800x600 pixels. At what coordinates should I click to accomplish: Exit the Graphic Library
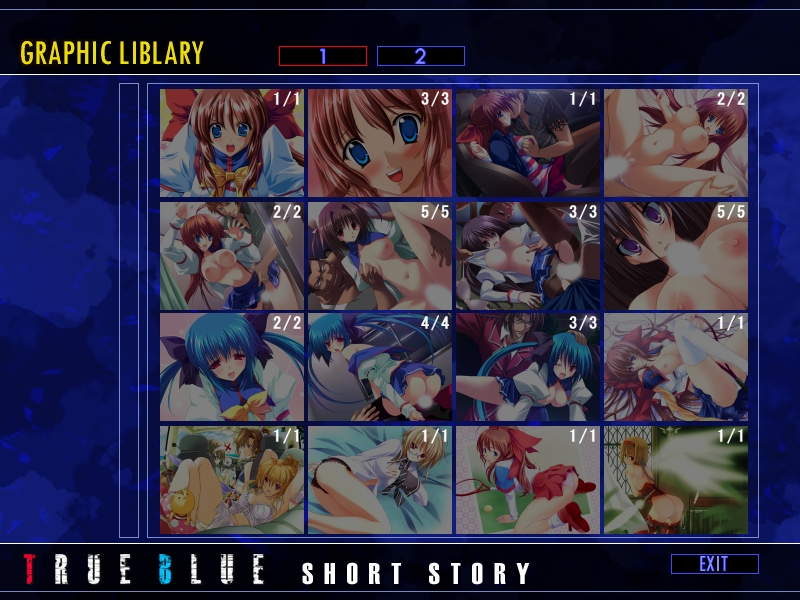coord(714,564)
